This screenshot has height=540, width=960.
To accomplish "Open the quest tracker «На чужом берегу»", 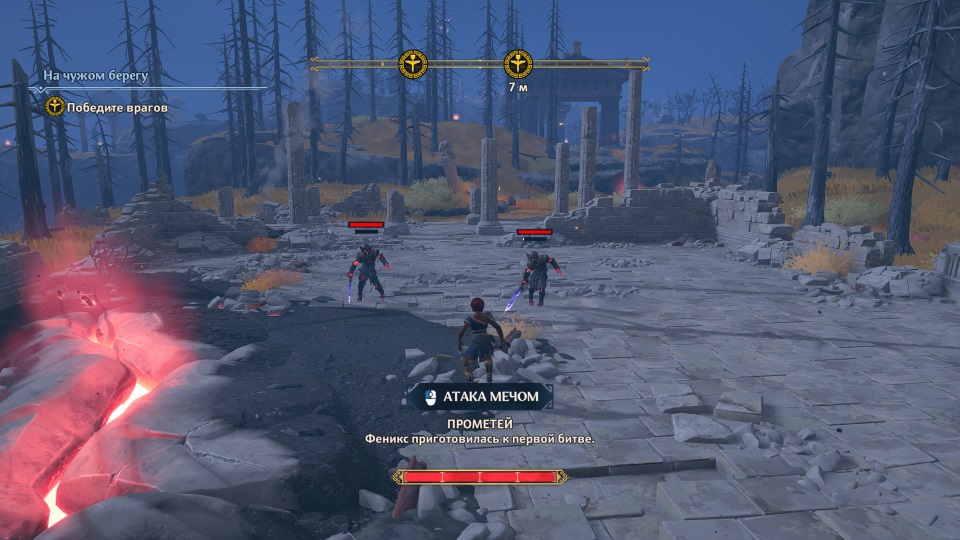I will (96, 75).
